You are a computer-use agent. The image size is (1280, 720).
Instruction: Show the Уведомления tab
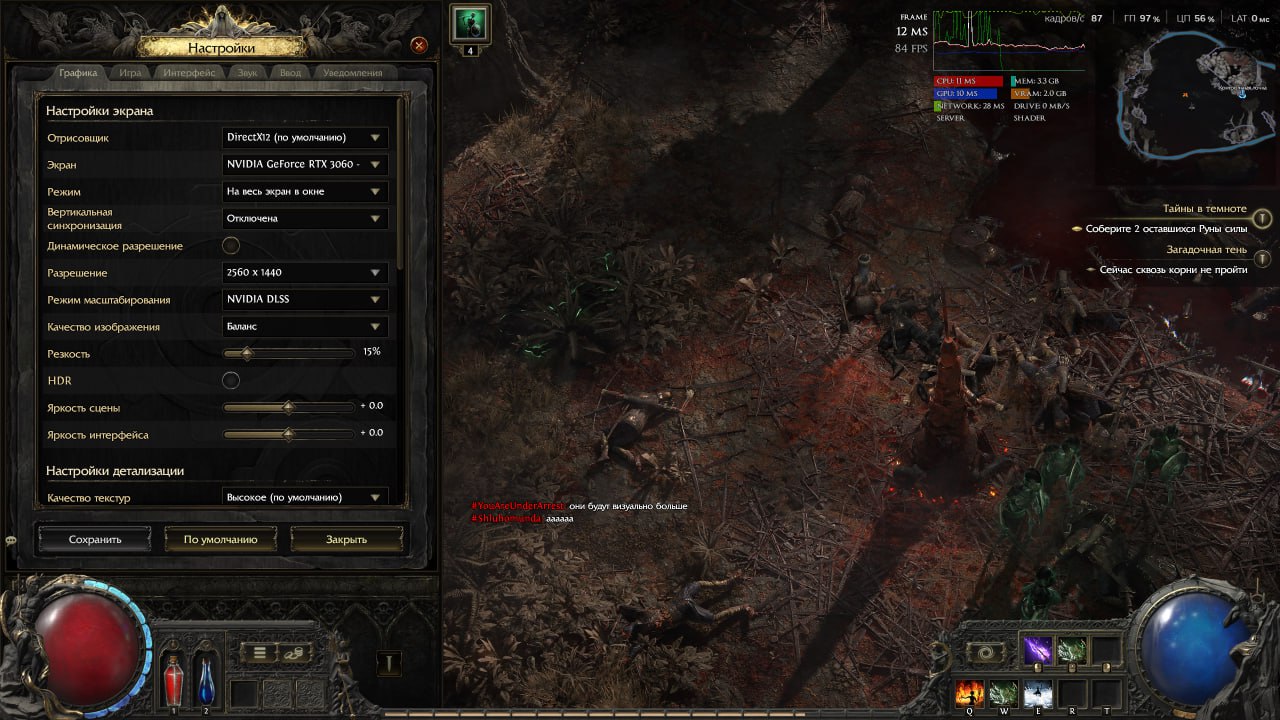(352, 73)
